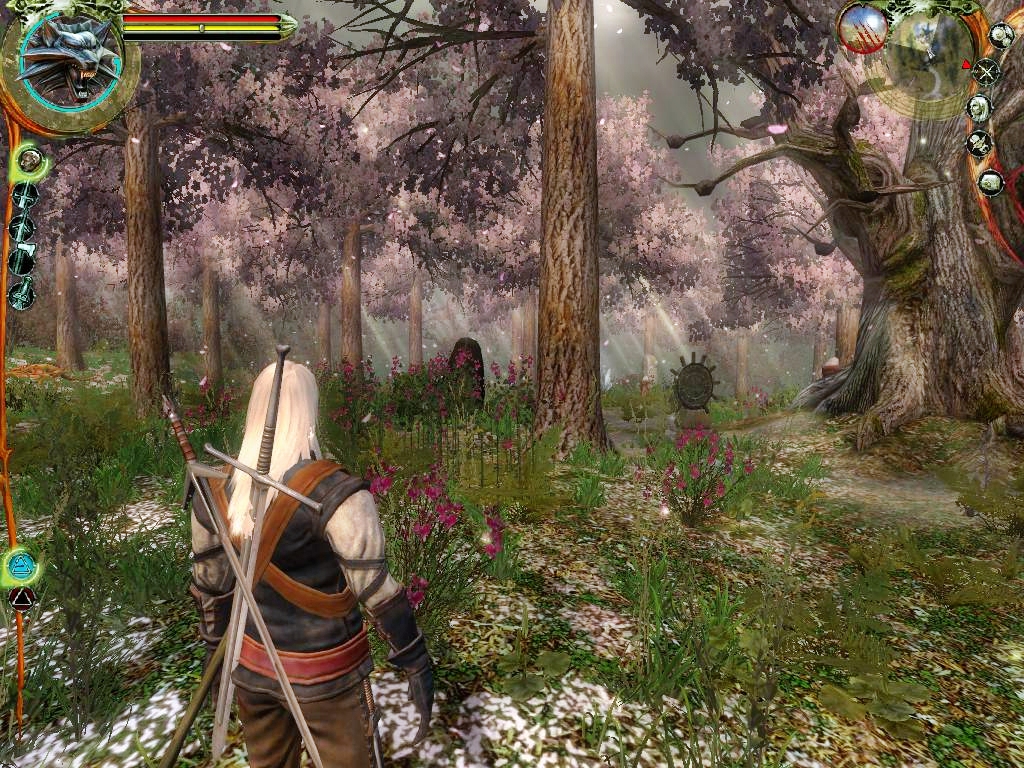Choose the blue Aard sign icon
The height and width of the screenshot is (768, 1024).
pos(21,567)
